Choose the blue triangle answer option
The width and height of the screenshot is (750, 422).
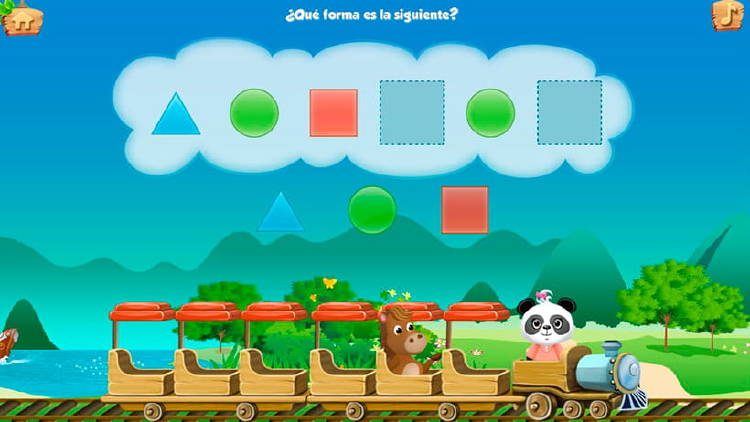click(x=281, y=212)
